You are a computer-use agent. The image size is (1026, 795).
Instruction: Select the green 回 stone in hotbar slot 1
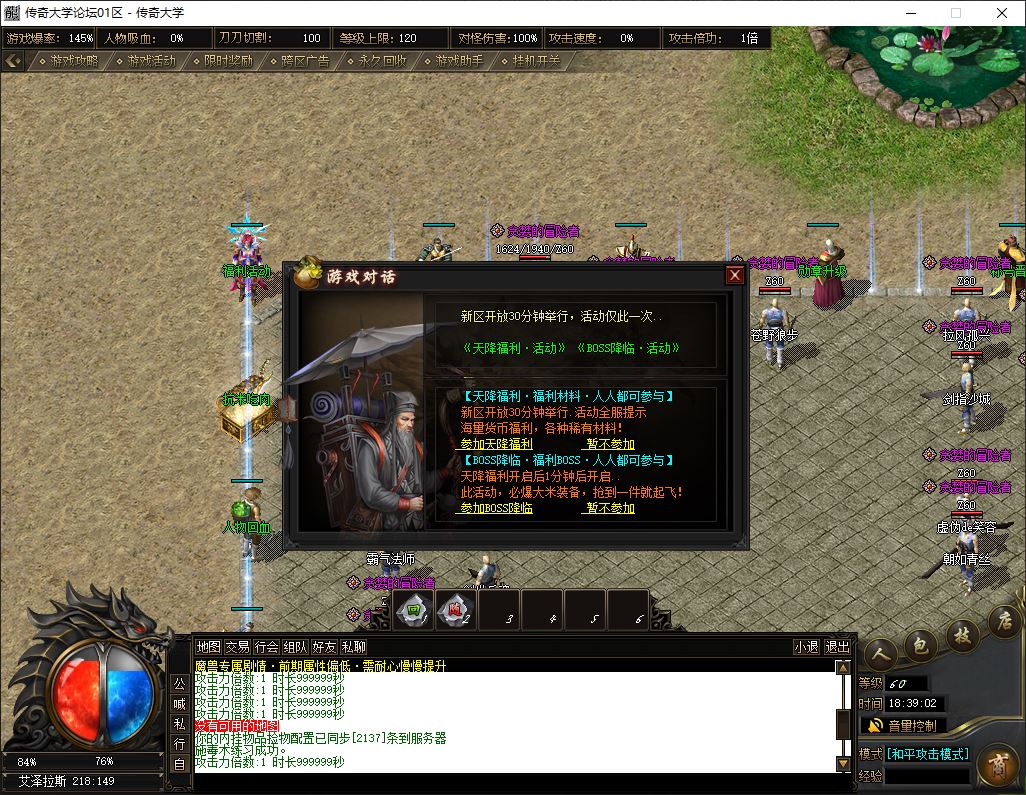[x=415, y=610]
